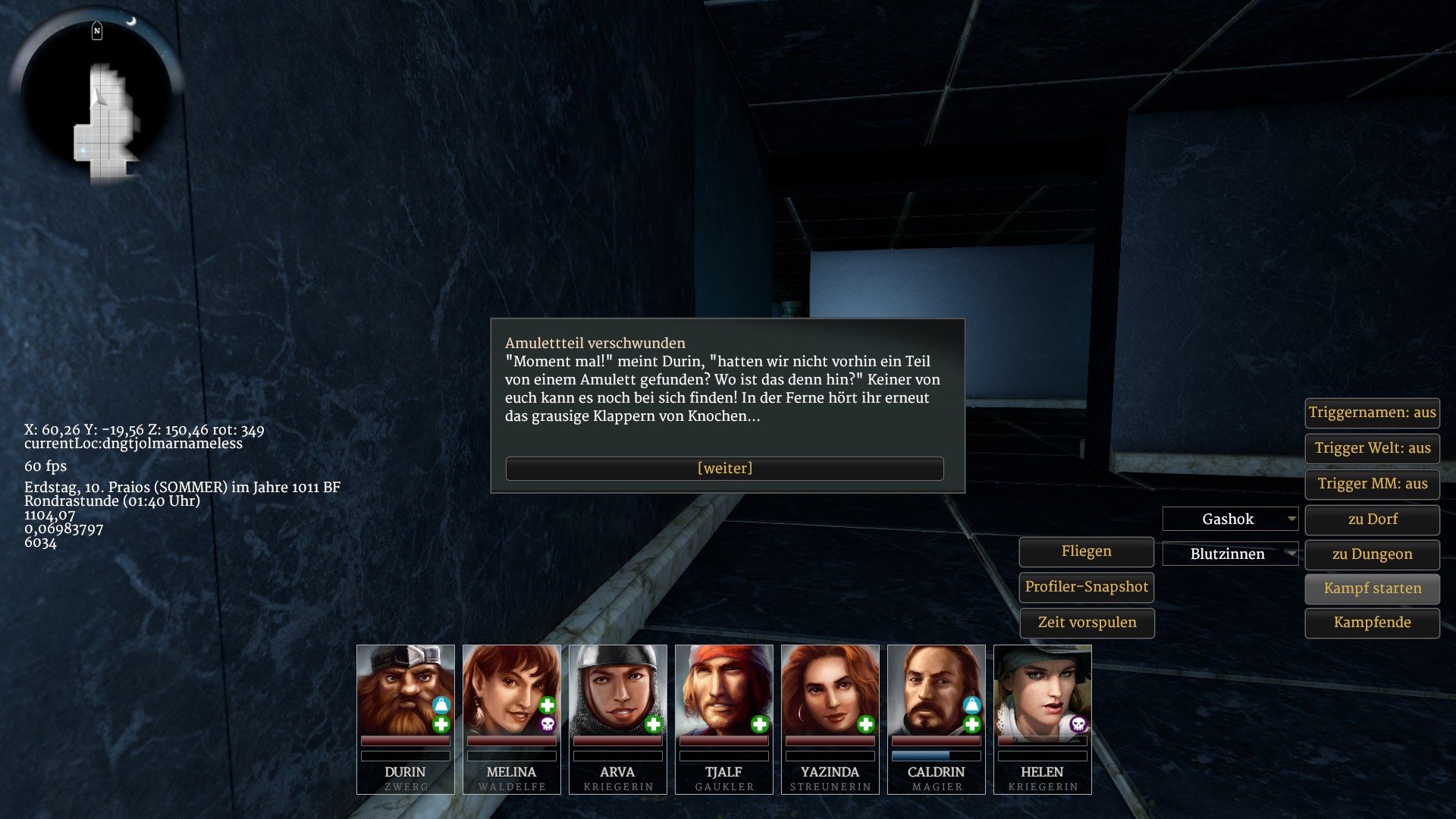
Task: Open the Gashok village dropdown
Action: coord(1230,519)
